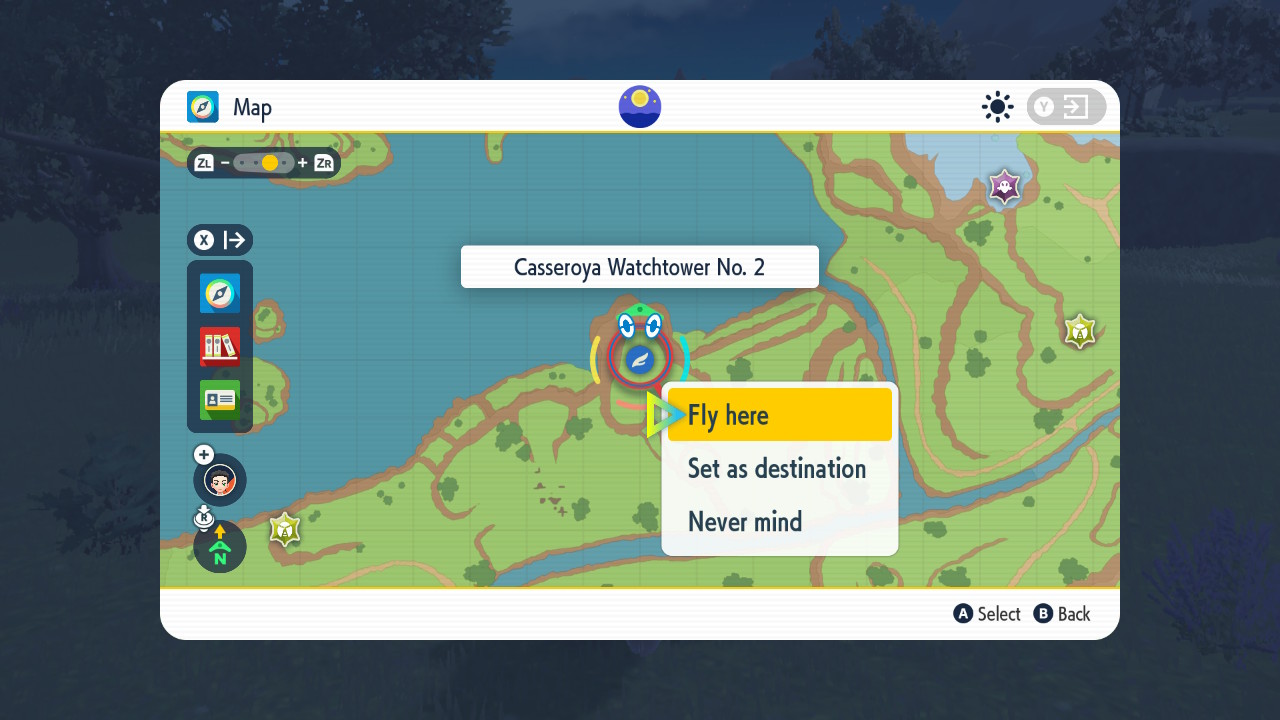Select Set as destination
The height and width of the screenshot is (720, 1280).
pos(777,468)
